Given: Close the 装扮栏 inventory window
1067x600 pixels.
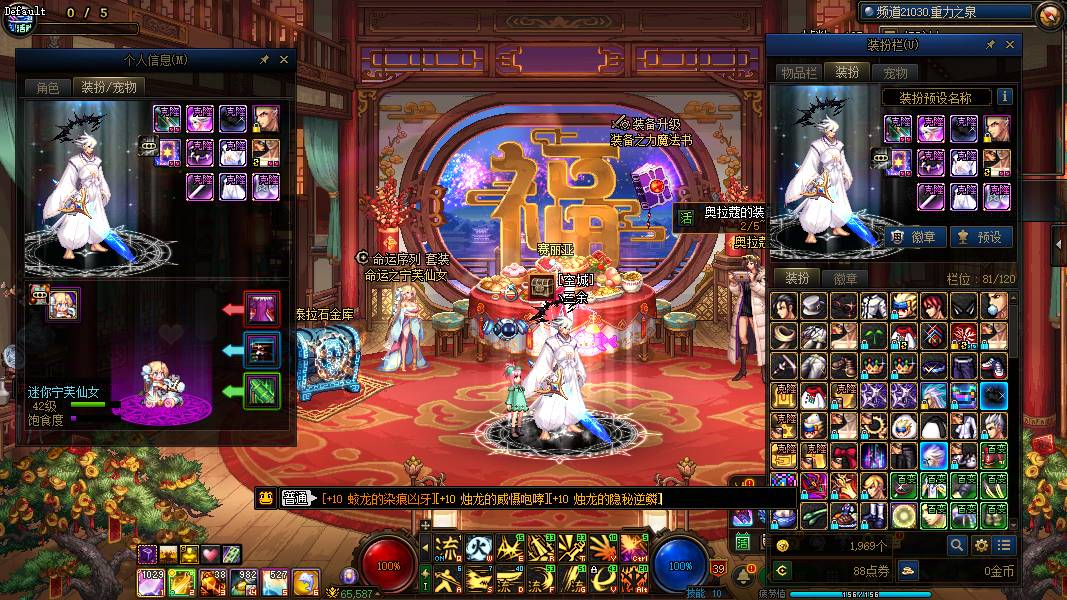Looking at the screenshot, I should [1010, 45].
